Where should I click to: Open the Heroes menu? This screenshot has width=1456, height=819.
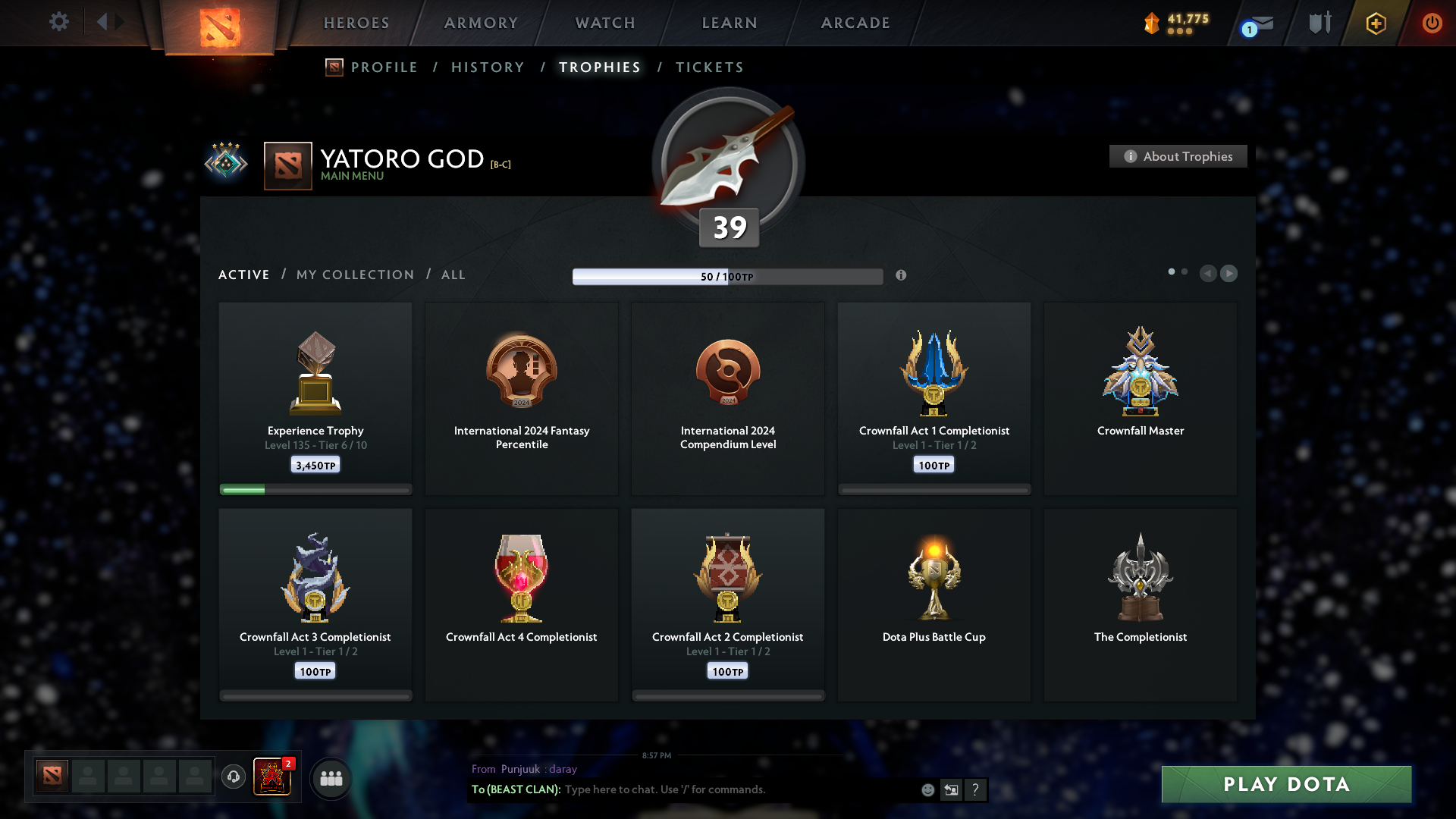point(356,23)
